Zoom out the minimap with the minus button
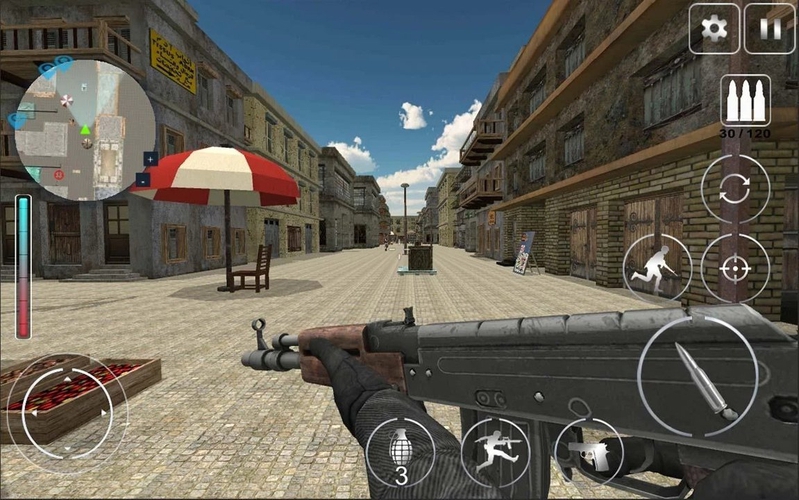Viewport: 799px width, 500px height. 143,180
